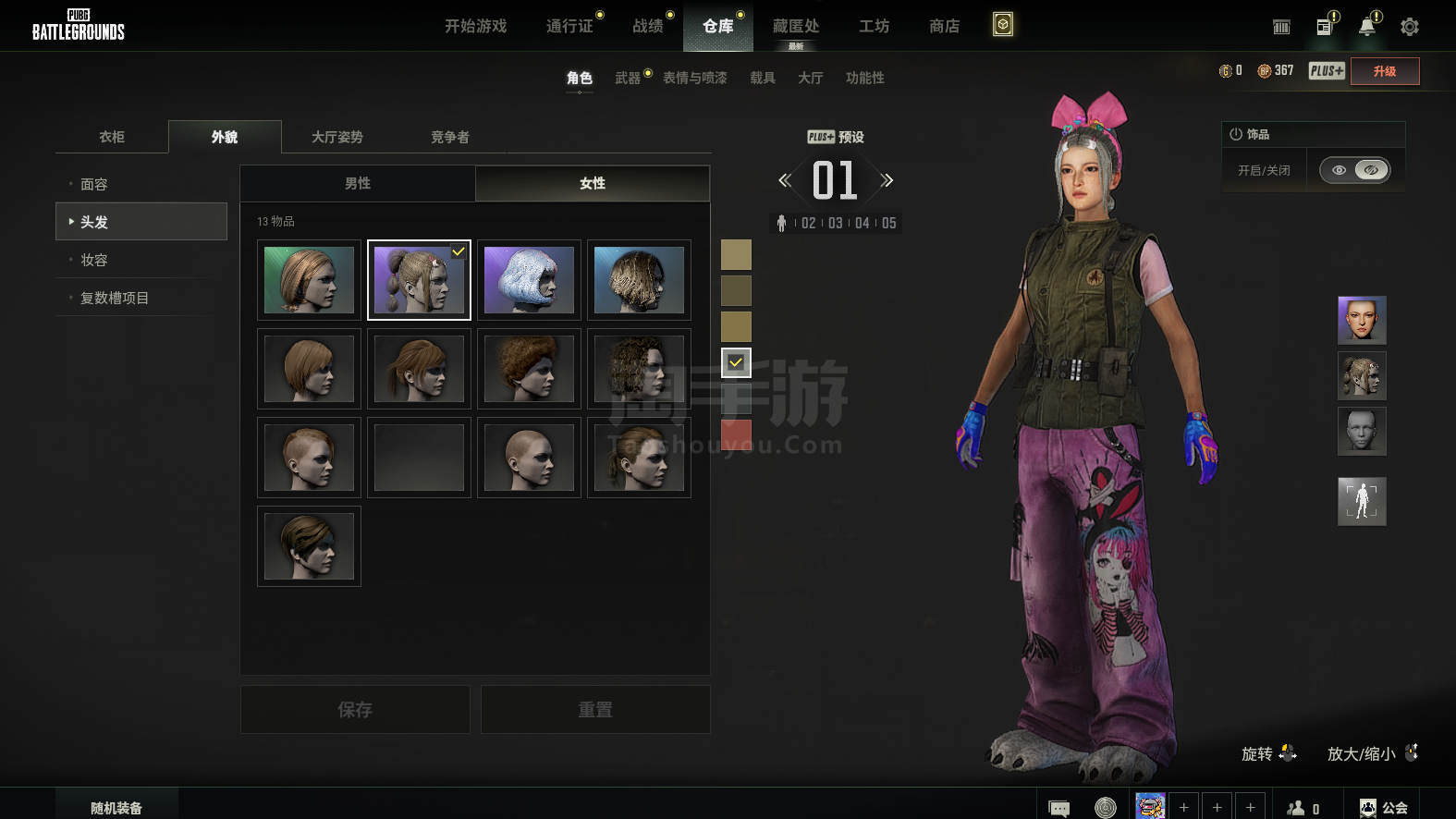Select the 面容 face category

[94, 184]
